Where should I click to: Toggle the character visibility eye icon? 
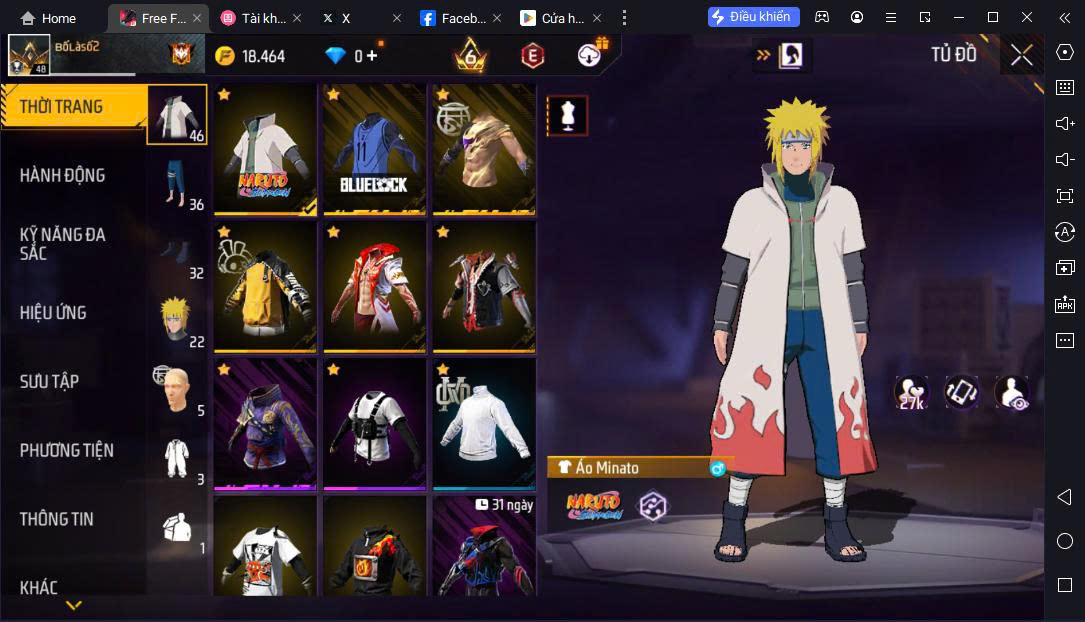point(1012,393)
